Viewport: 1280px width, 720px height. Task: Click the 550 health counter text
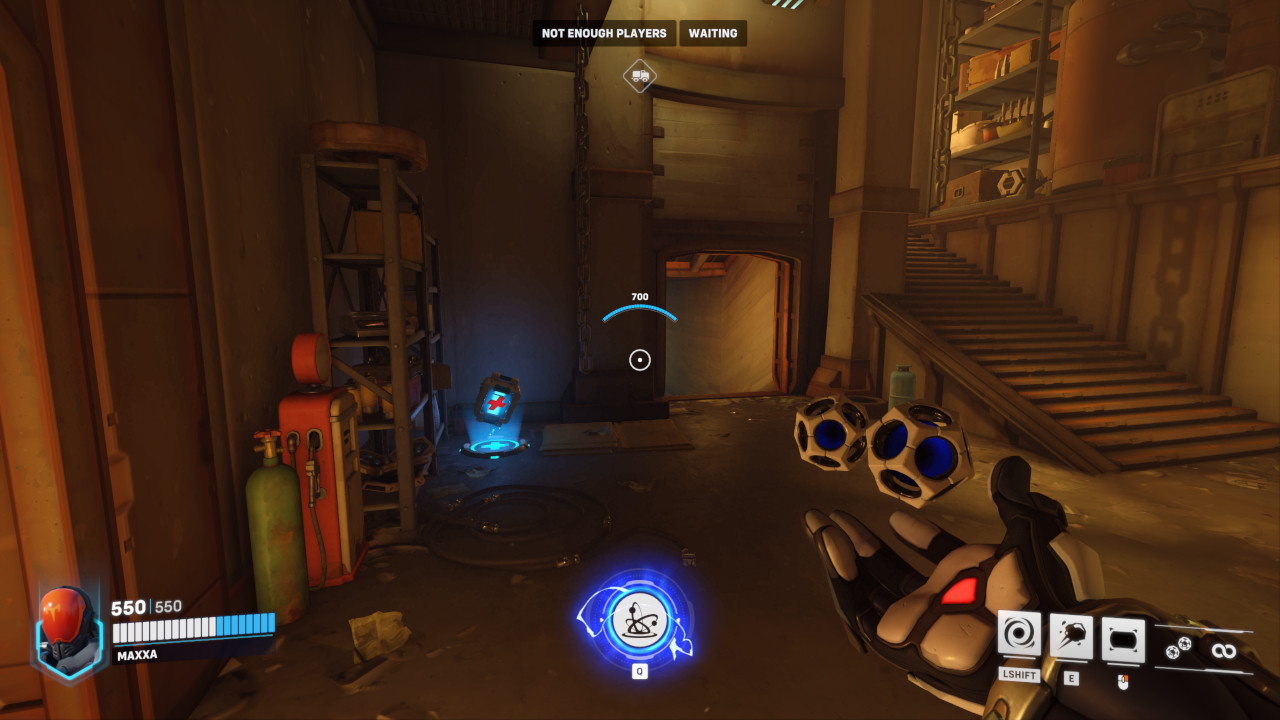(x=130, y=606)
